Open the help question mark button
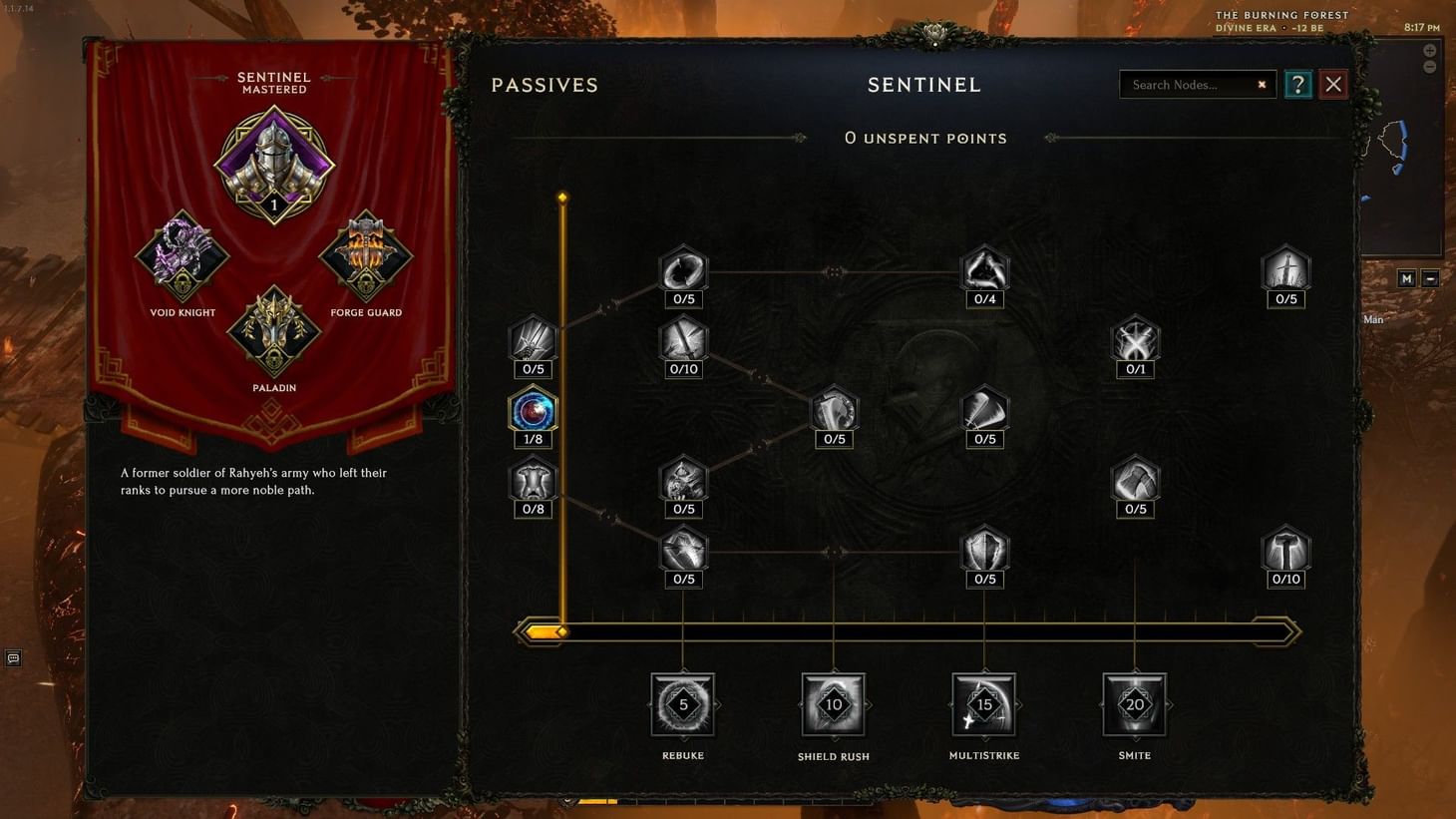 tap(1297, 84)
